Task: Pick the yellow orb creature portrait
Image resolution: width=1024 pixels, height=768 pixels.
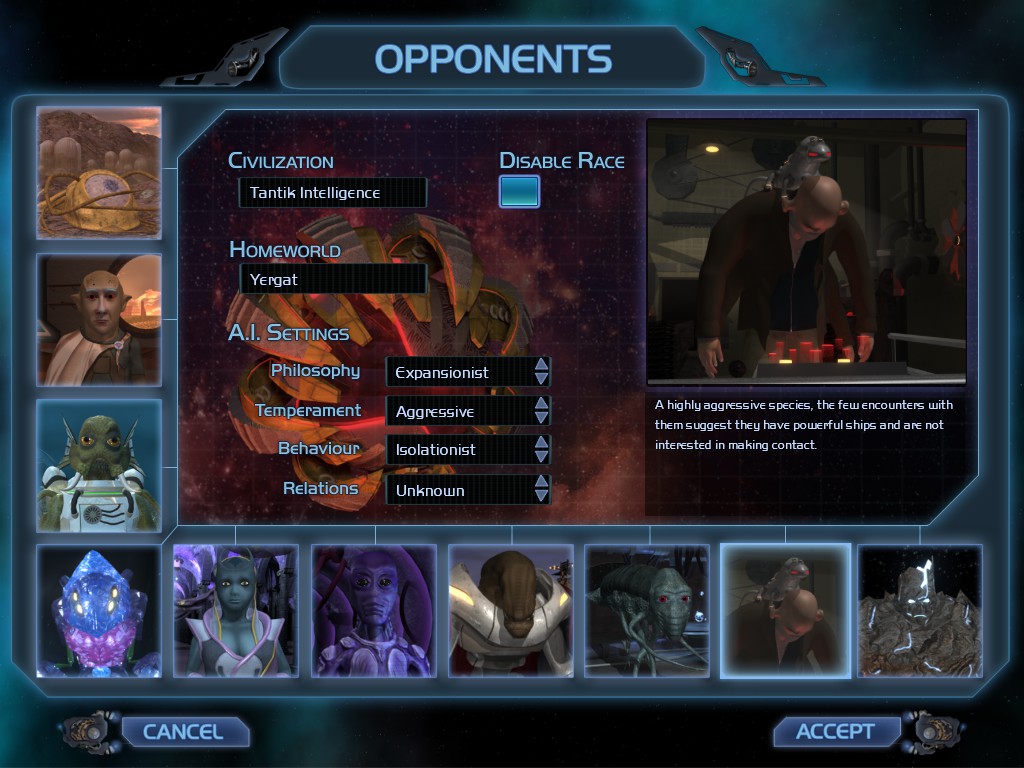Action: tap(99, 173)
